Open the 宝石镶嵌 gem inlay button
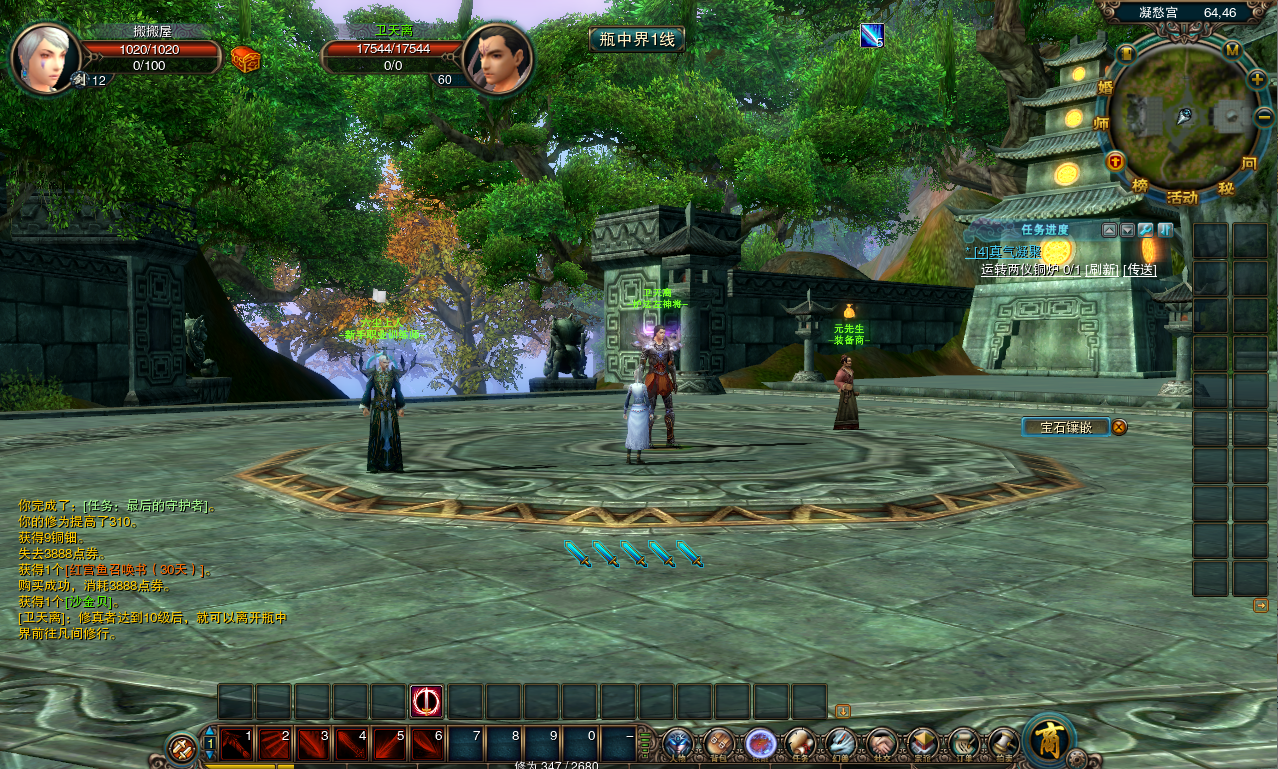This screenshot has height=769, width=1278. pyautogui.click(x=1066, y=427)
